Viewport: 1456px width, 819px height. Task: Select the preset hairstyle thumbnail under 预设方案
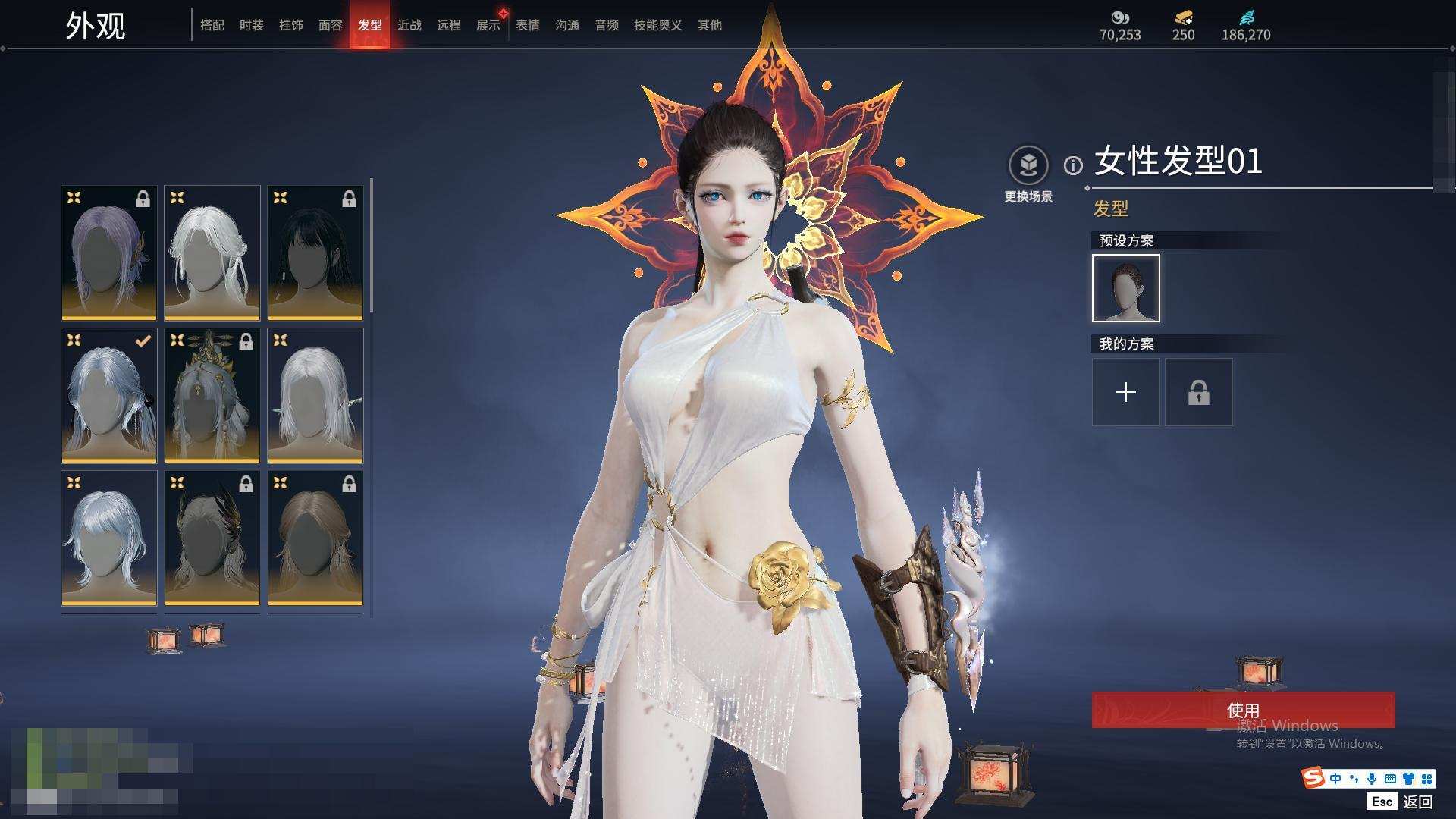coord(1125,288)
